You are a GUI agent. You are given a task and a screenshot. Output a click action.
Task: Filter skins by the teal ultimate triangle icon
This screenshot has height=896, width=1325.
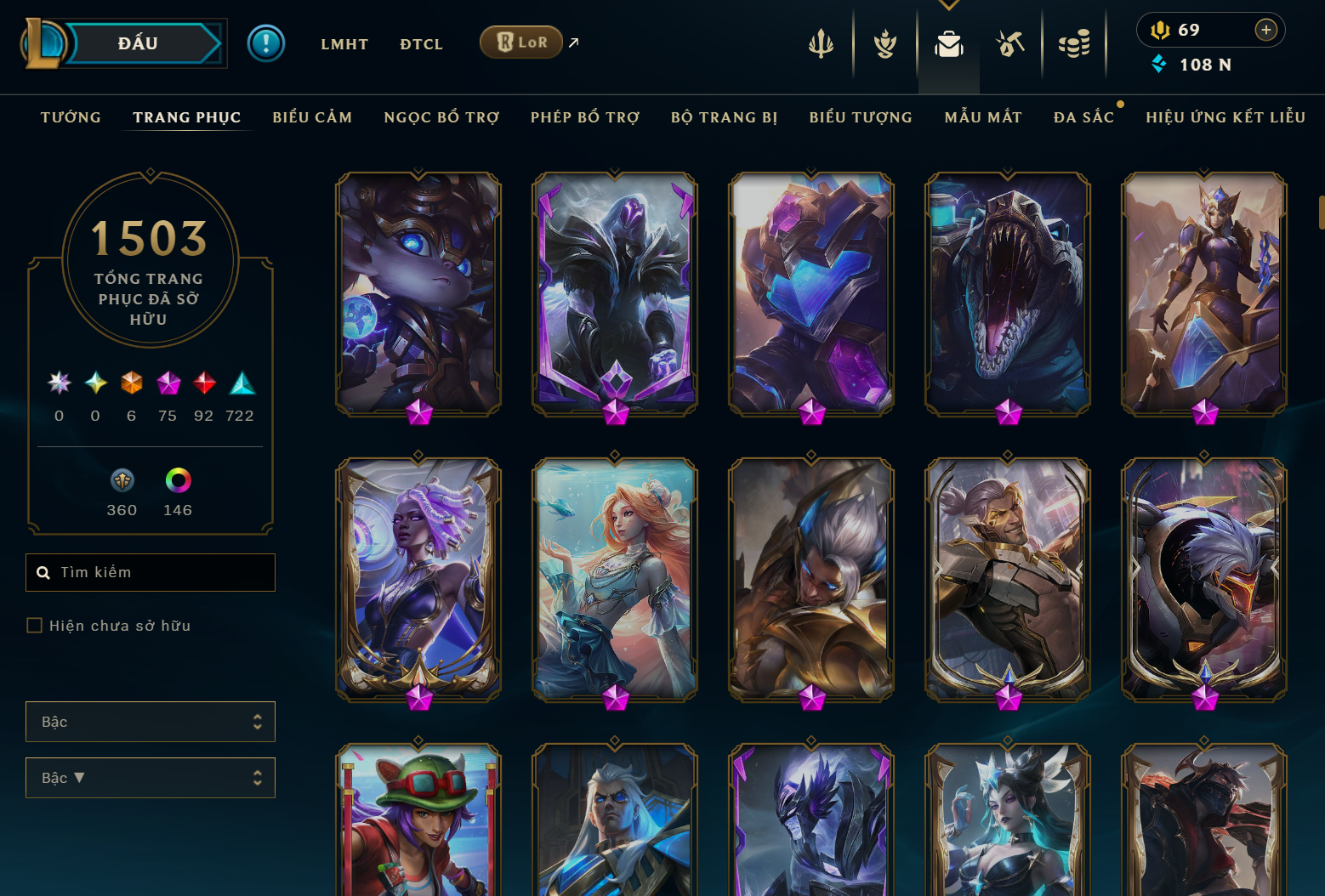pyautogui.click(x=242, y=383)
